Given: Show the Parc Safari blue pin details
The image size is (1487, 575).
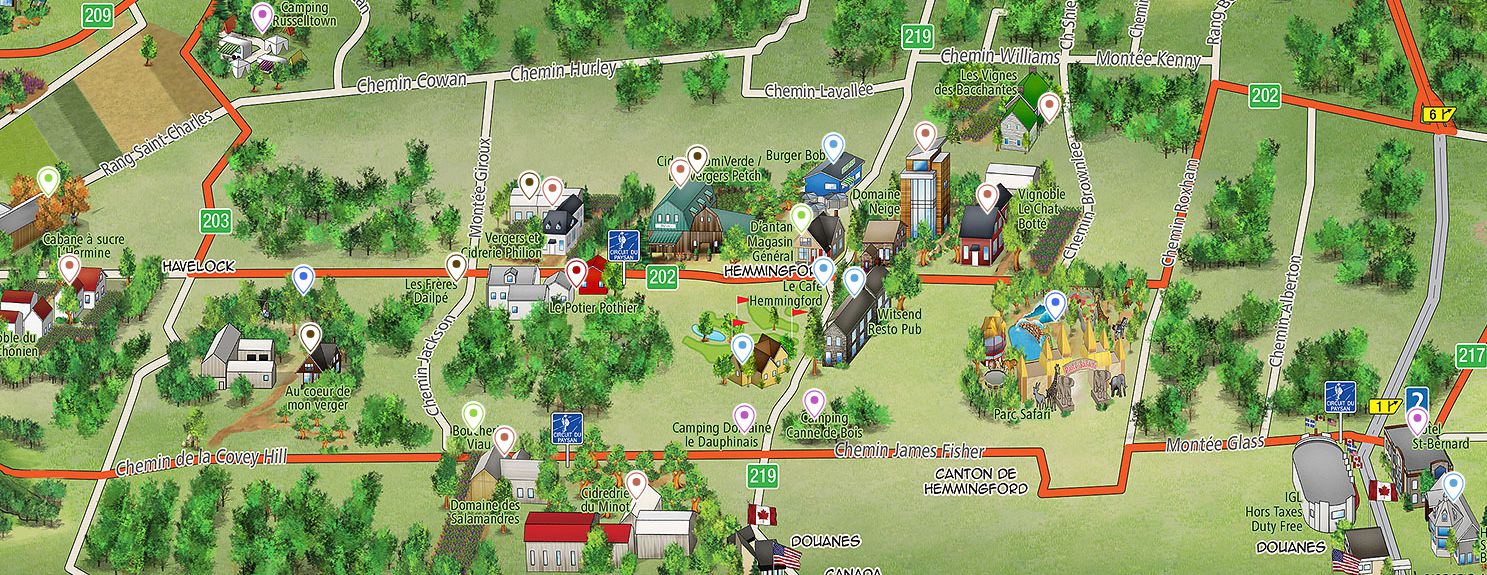Looking at the screenshot, I should tap(1055, 304).
